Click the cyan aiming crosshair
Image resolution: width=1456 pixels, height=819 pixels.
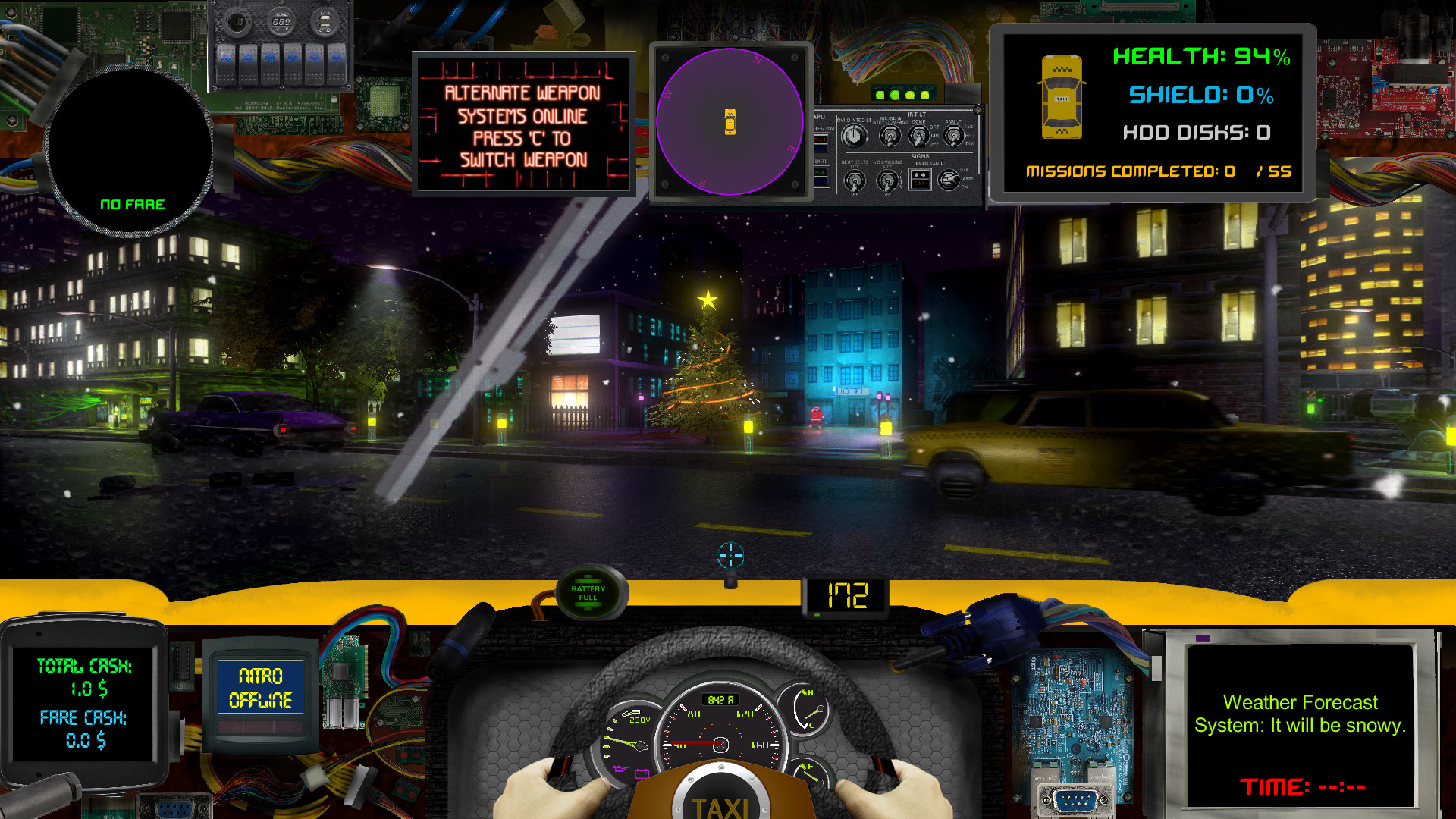coord(730,555)
